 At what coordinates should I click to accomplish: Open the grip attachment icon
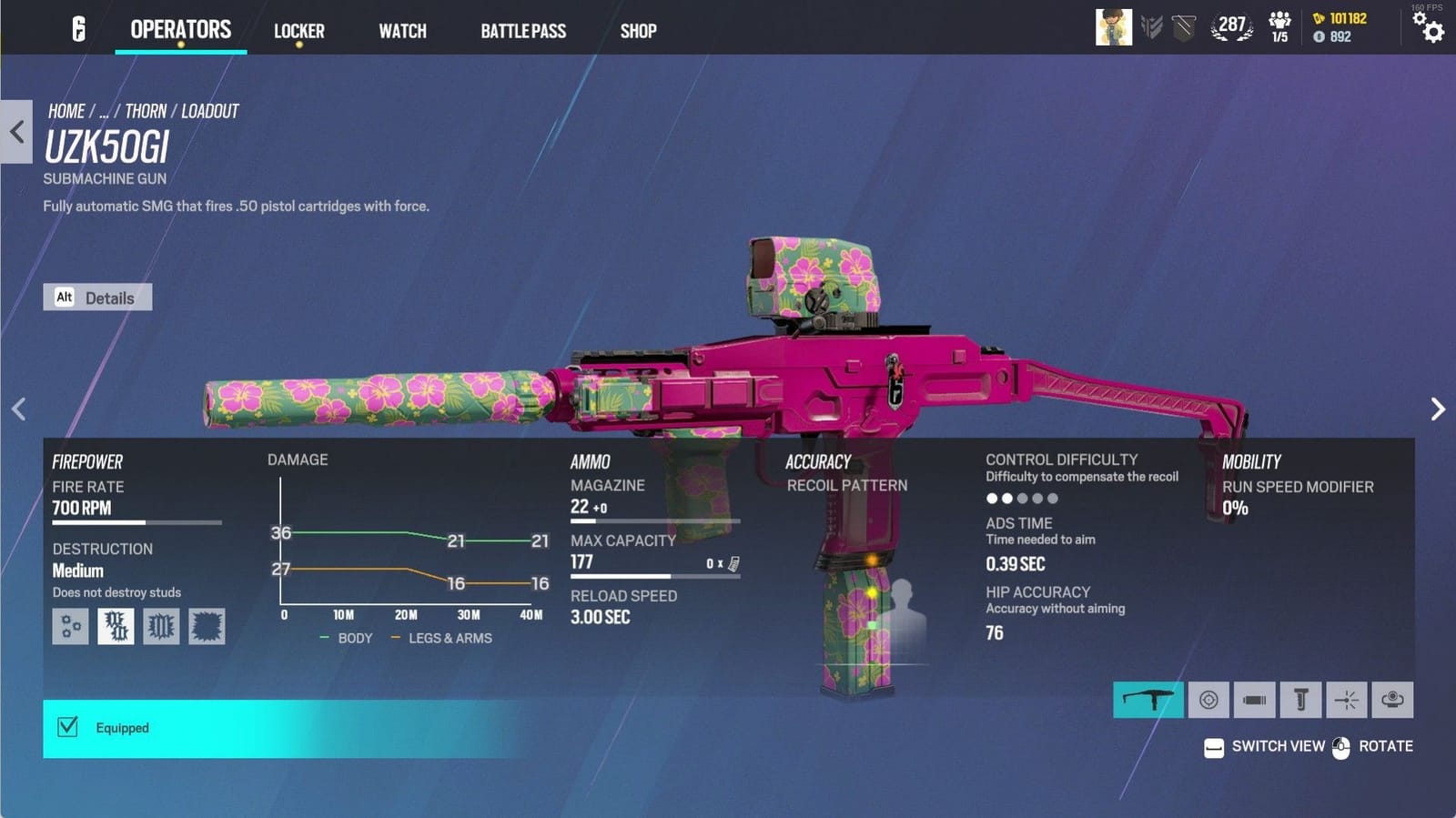1300,700
